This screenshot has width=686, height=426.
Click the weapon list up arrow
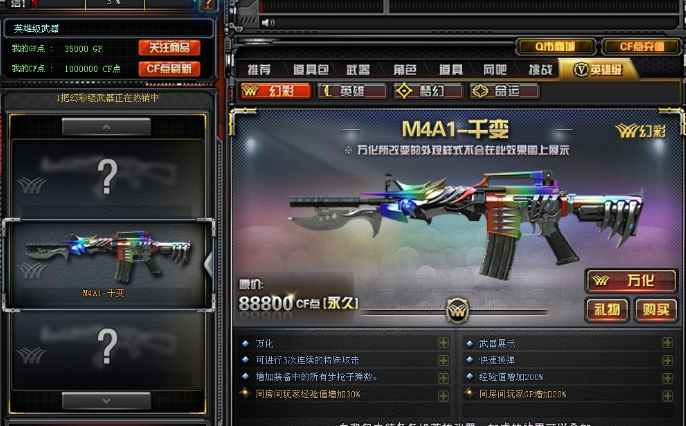(107, 127)
